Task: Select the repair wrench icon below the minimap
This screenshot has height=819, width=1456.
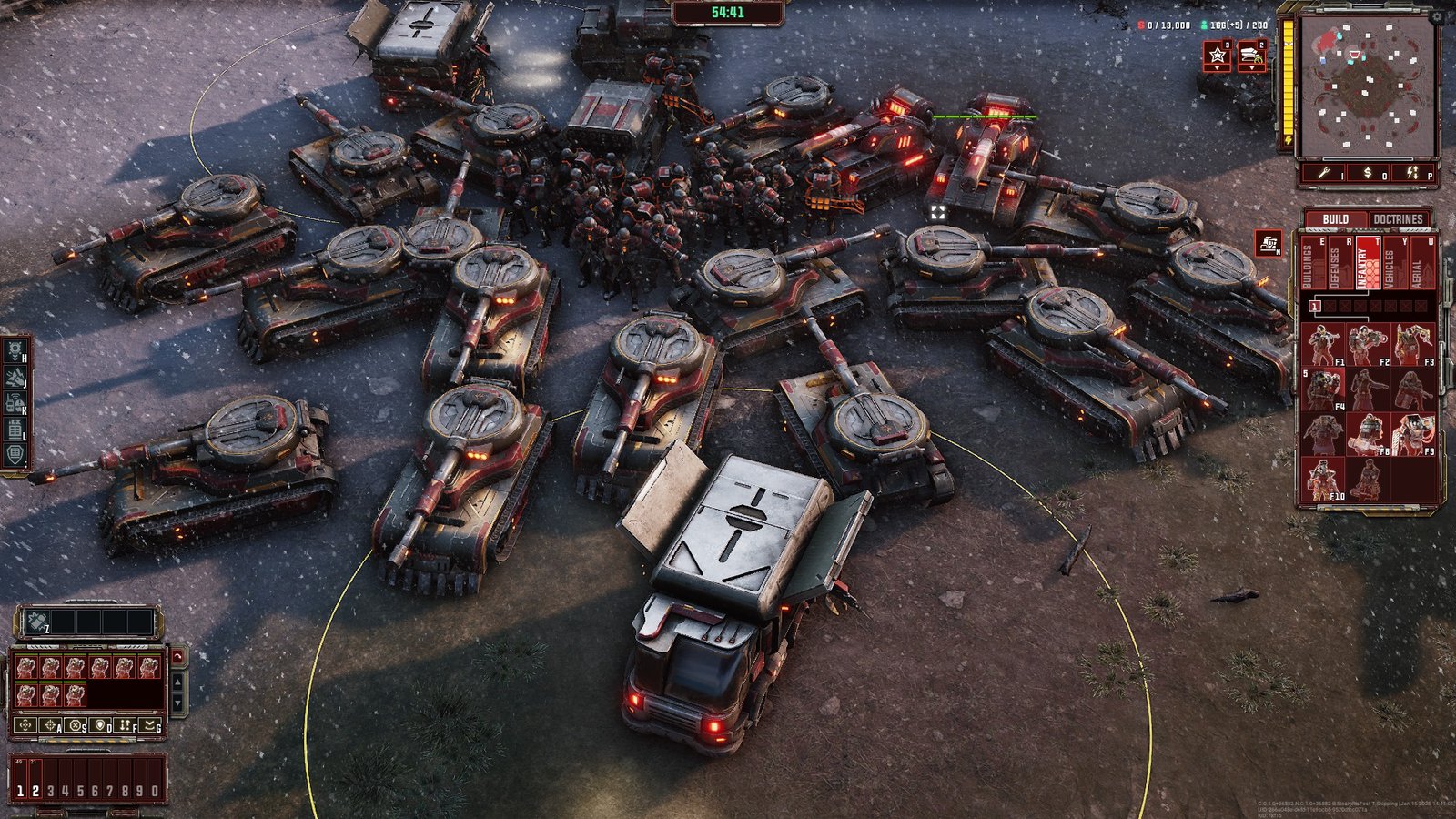Action: (x=1324, y=172)
